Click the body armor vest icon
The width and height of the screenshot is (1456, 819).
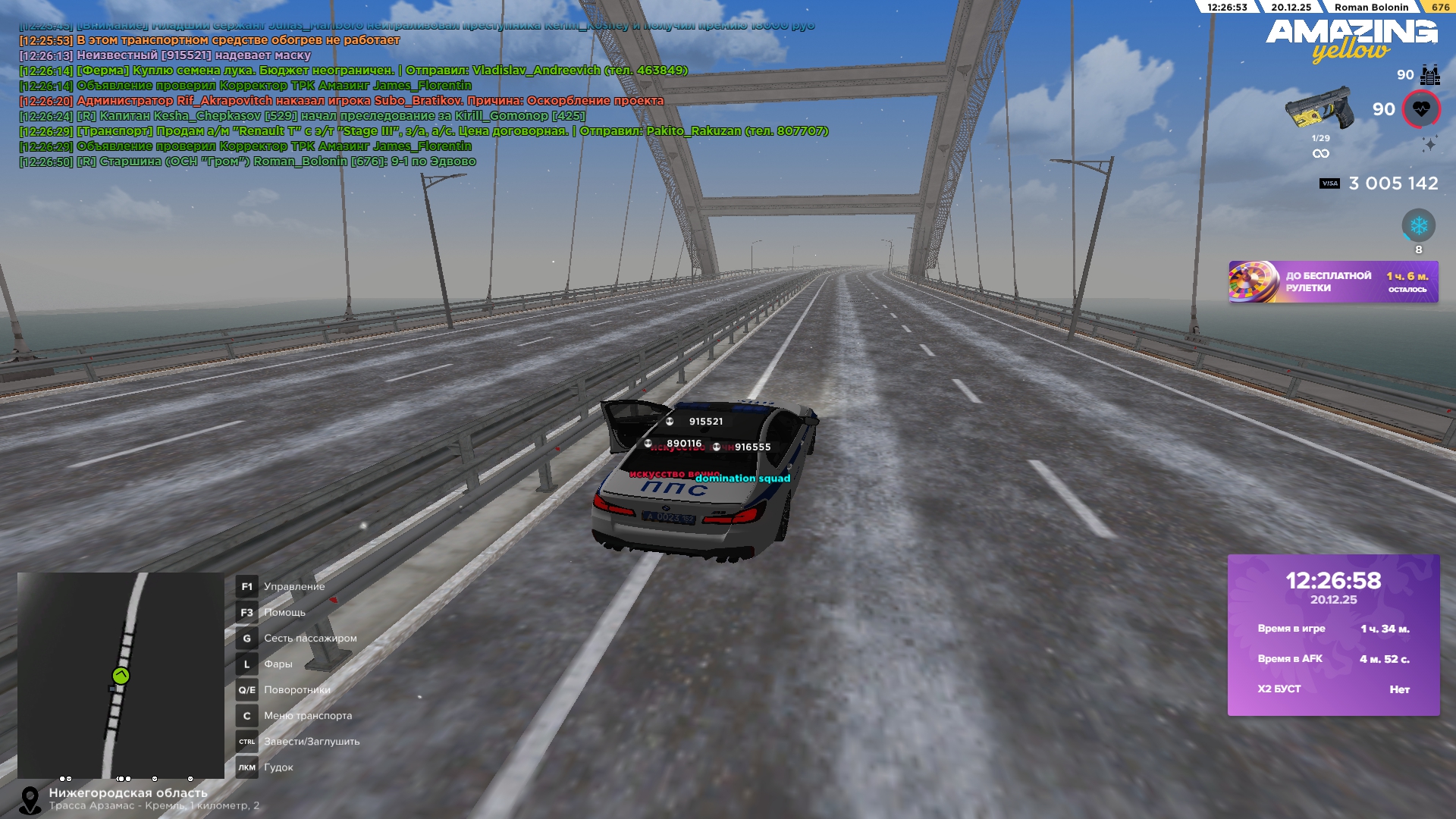pyautogui.click(x=1430, y=75)
